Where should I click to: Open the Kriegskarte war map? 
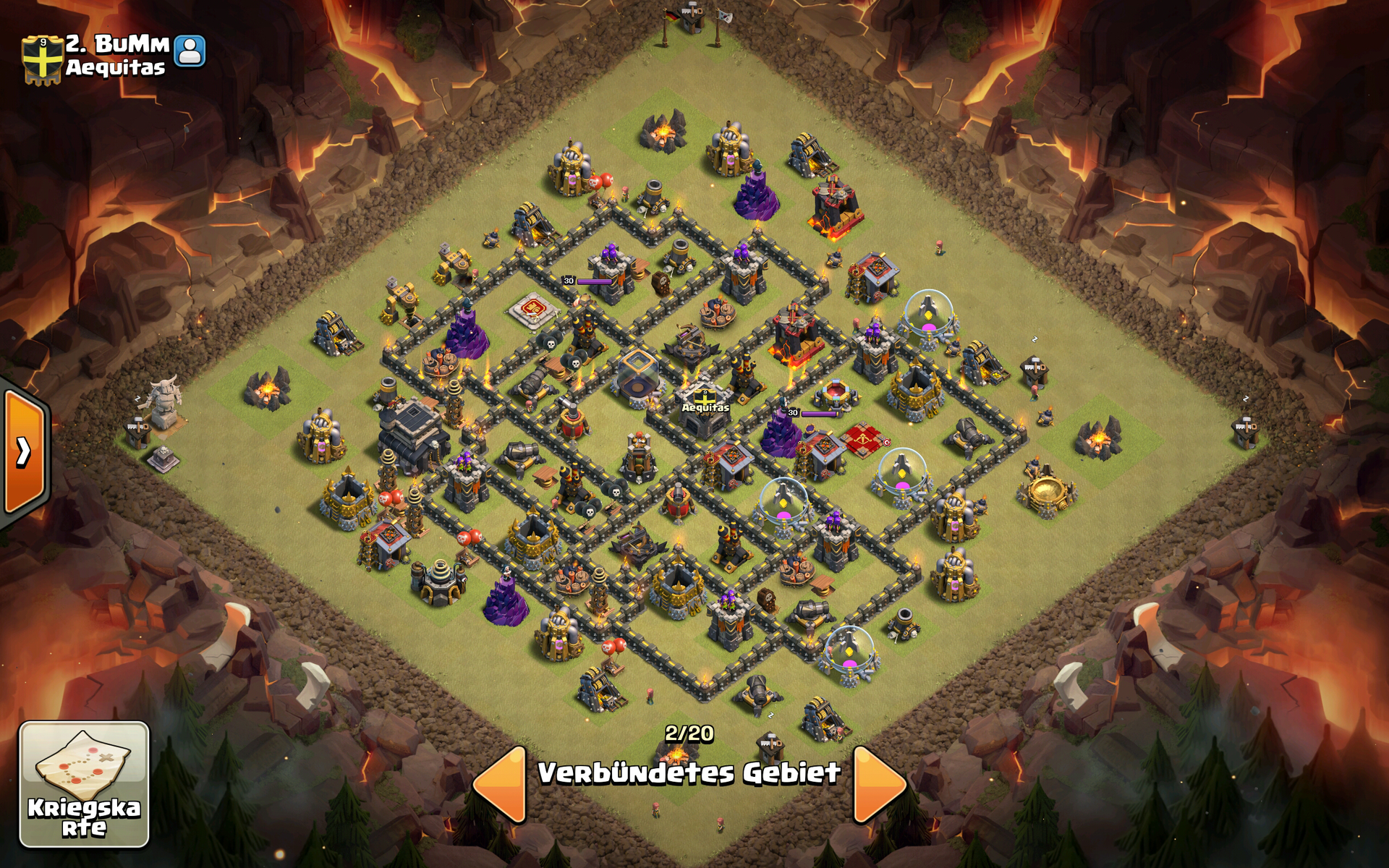84,784
